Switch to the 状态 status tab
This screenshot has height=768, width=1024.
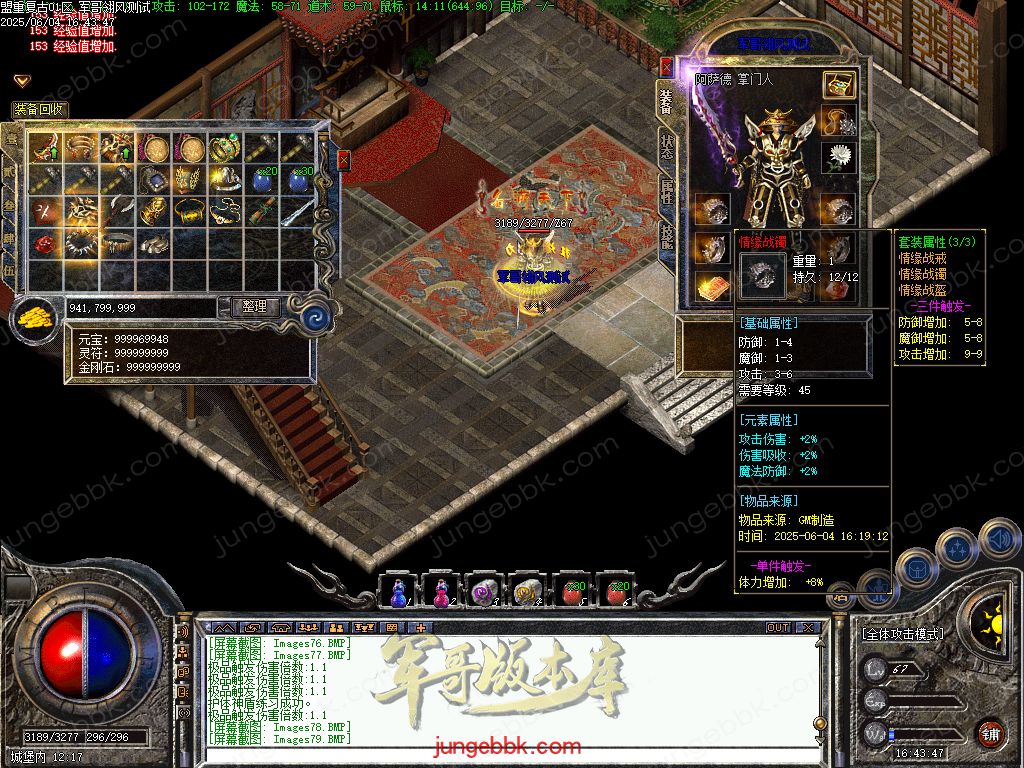tap(667, 147)
